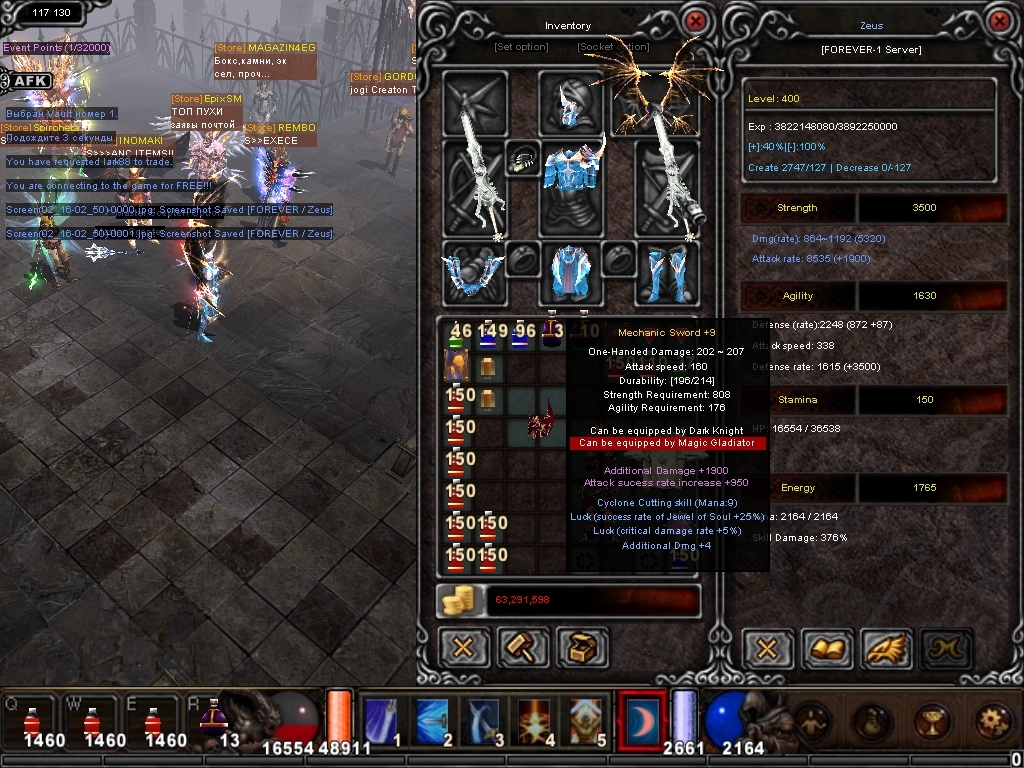Select the equipped blue boots slot

tap(666, 273)
